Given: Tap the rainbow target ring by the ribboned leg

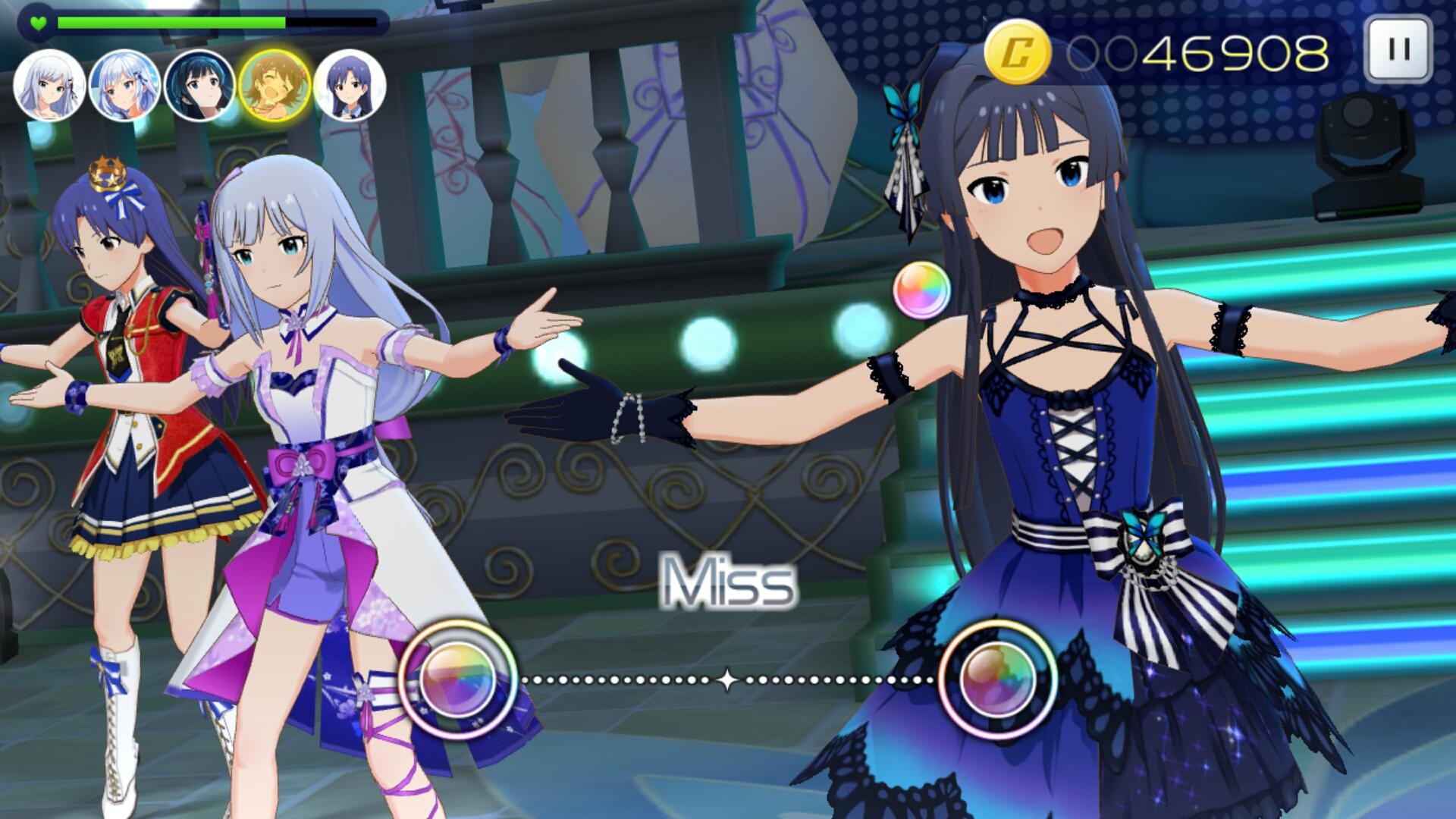Looking at the screenshot, I should 458,679.
